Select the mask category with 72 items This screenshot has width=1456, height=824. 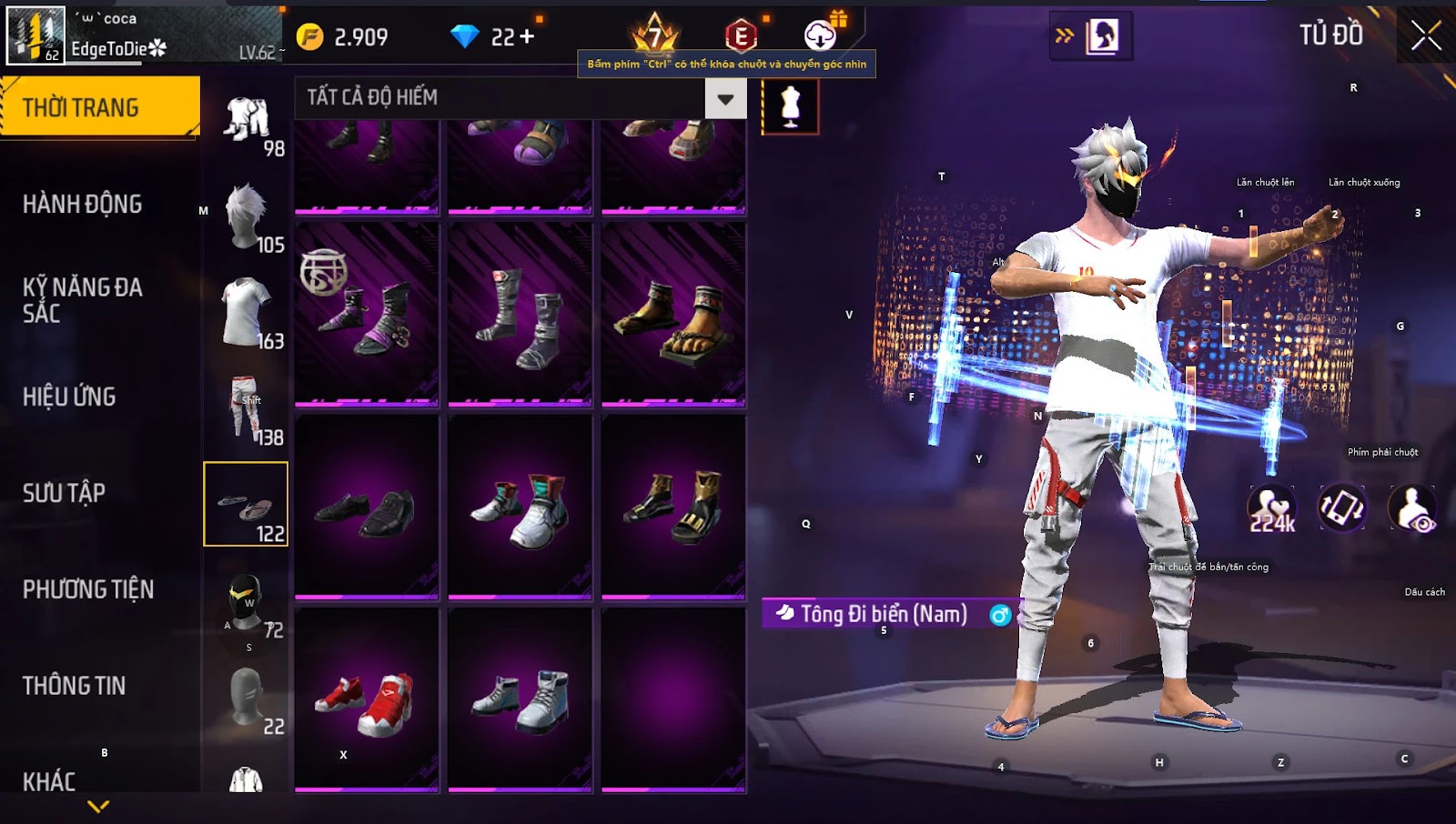[x=246, y=603]
